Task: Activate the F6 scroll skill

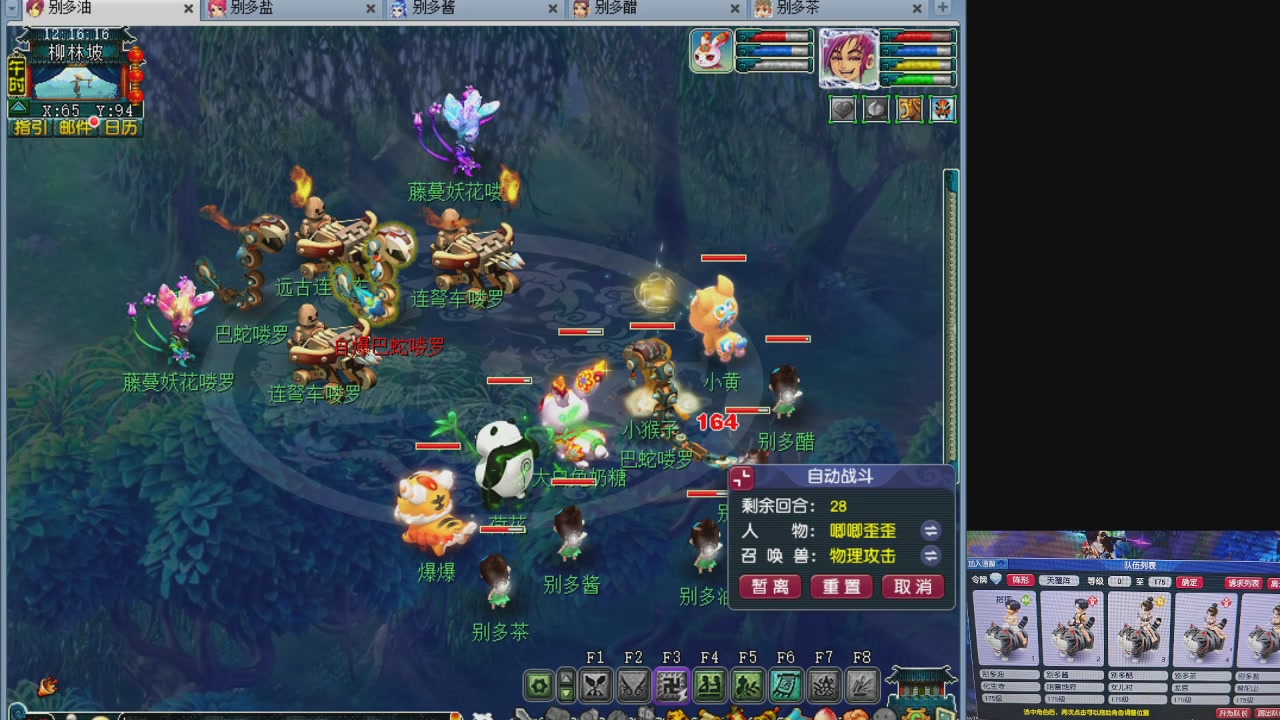Action: pos(785,685)
